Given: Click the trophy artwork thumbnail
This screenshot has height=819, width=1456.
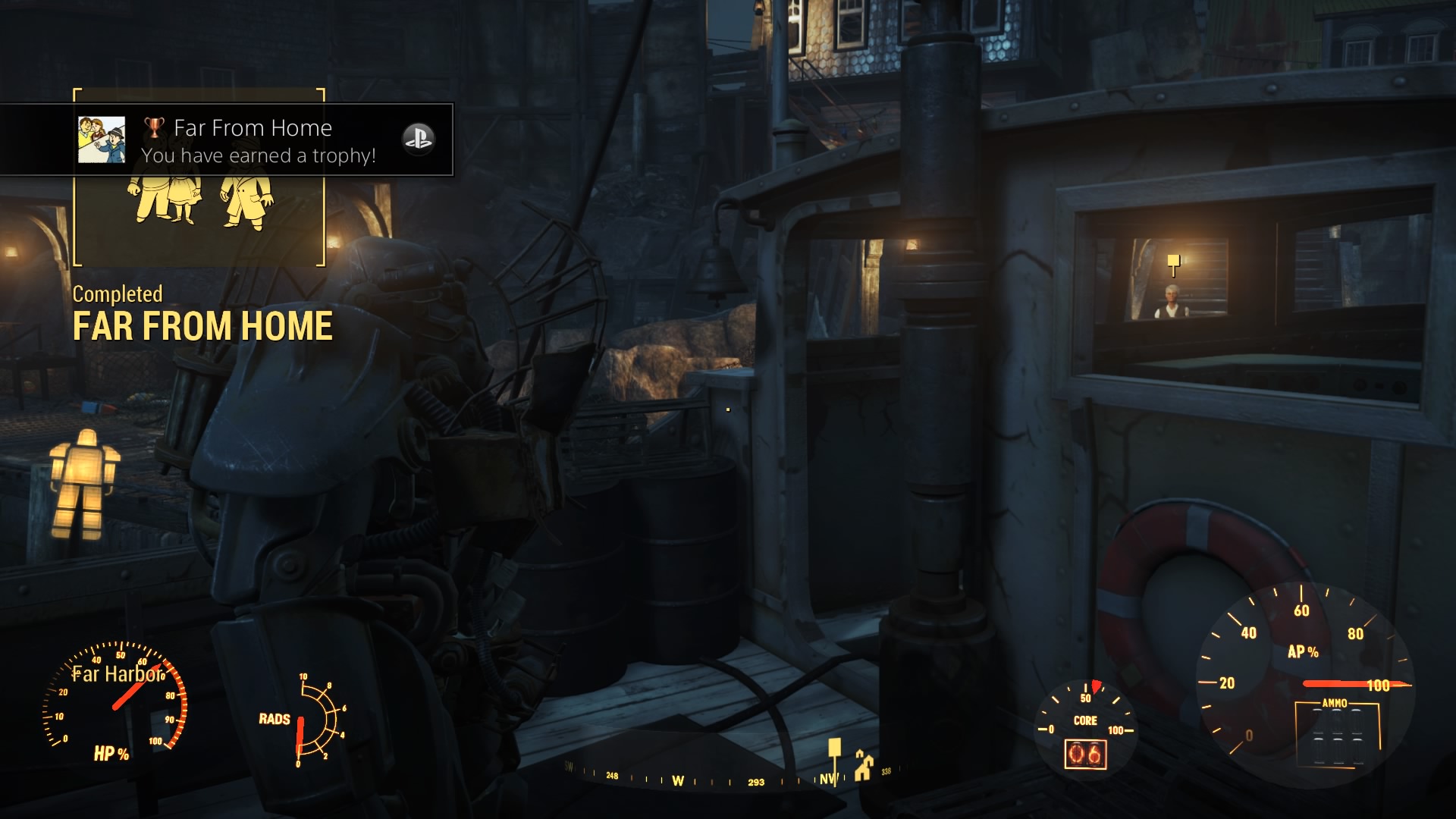Looking at the screenshot, I should (102, 140).
